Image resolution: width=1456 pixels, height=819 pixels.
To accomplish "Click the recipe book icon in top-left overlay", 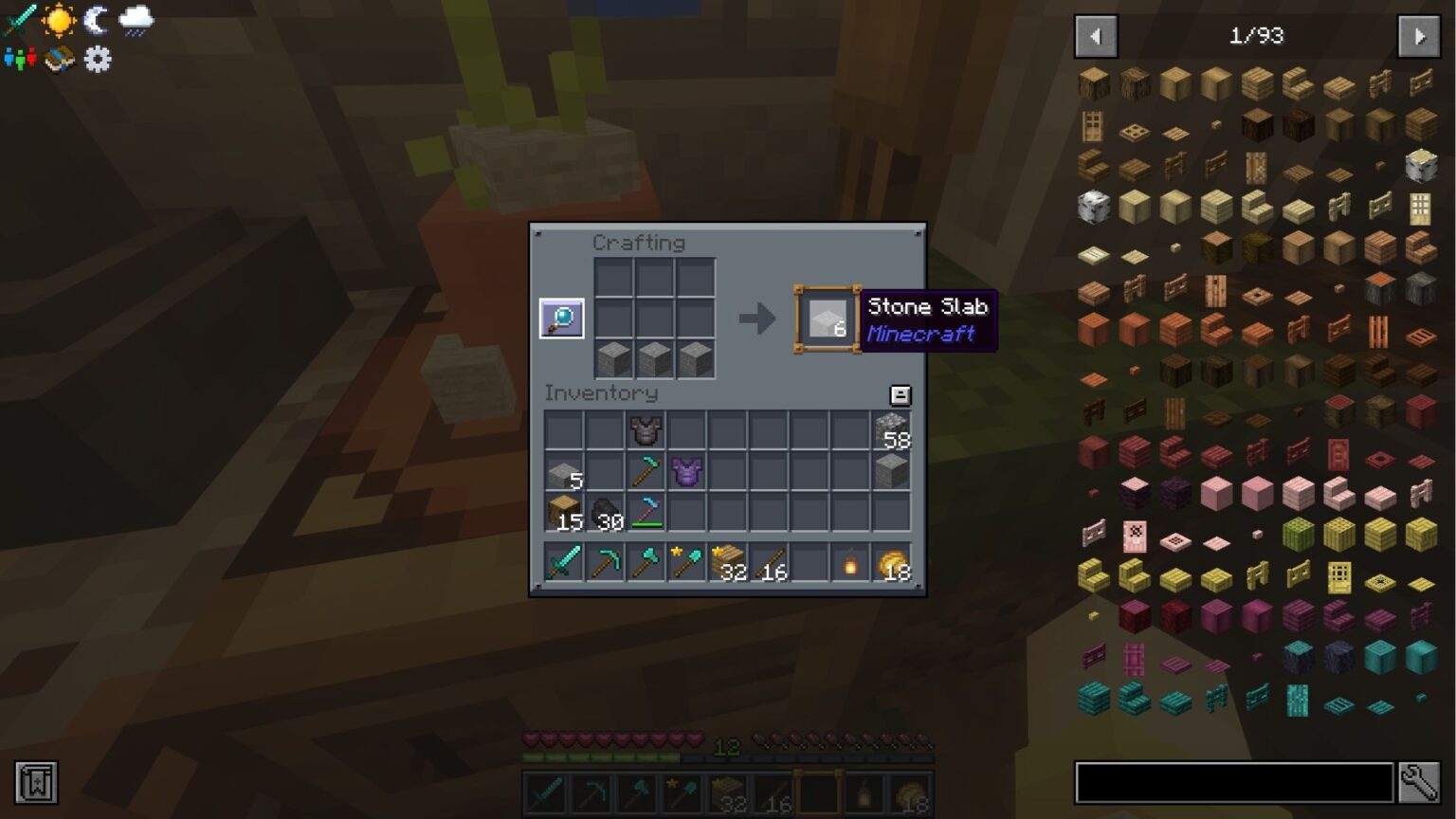I will 59,58.
